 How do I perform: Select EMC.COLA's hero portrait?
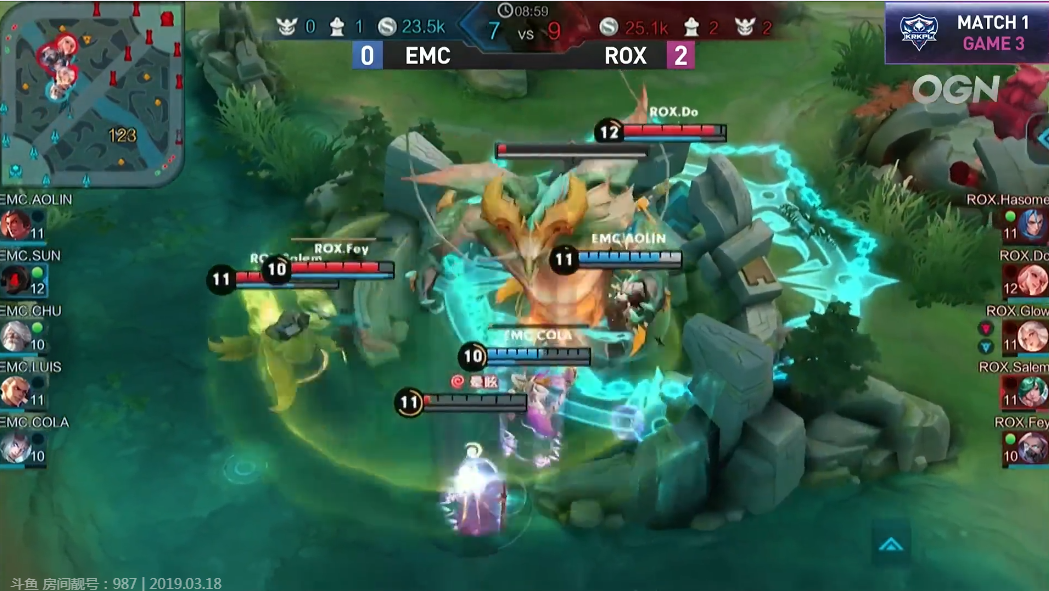(x=15, y=447)
